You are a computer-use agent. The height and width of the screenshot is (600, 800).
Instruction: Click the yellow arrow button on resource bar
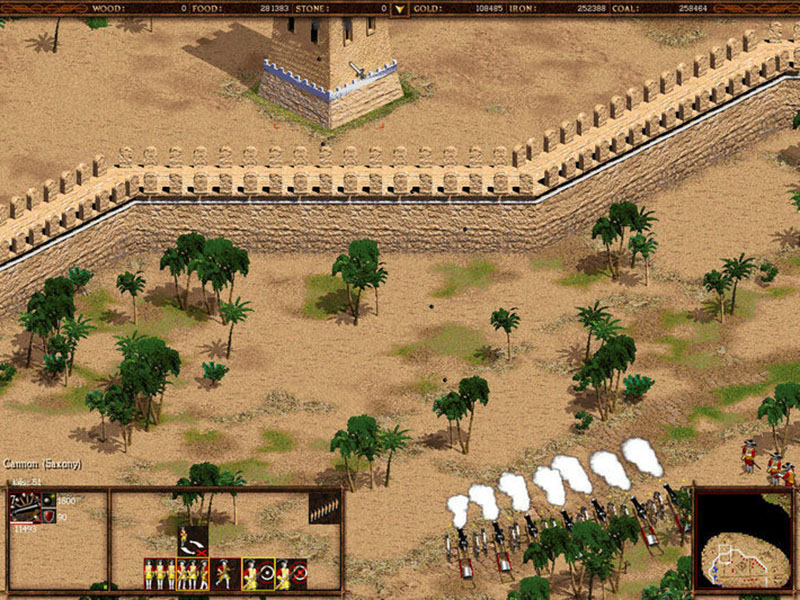click(400, 9)
